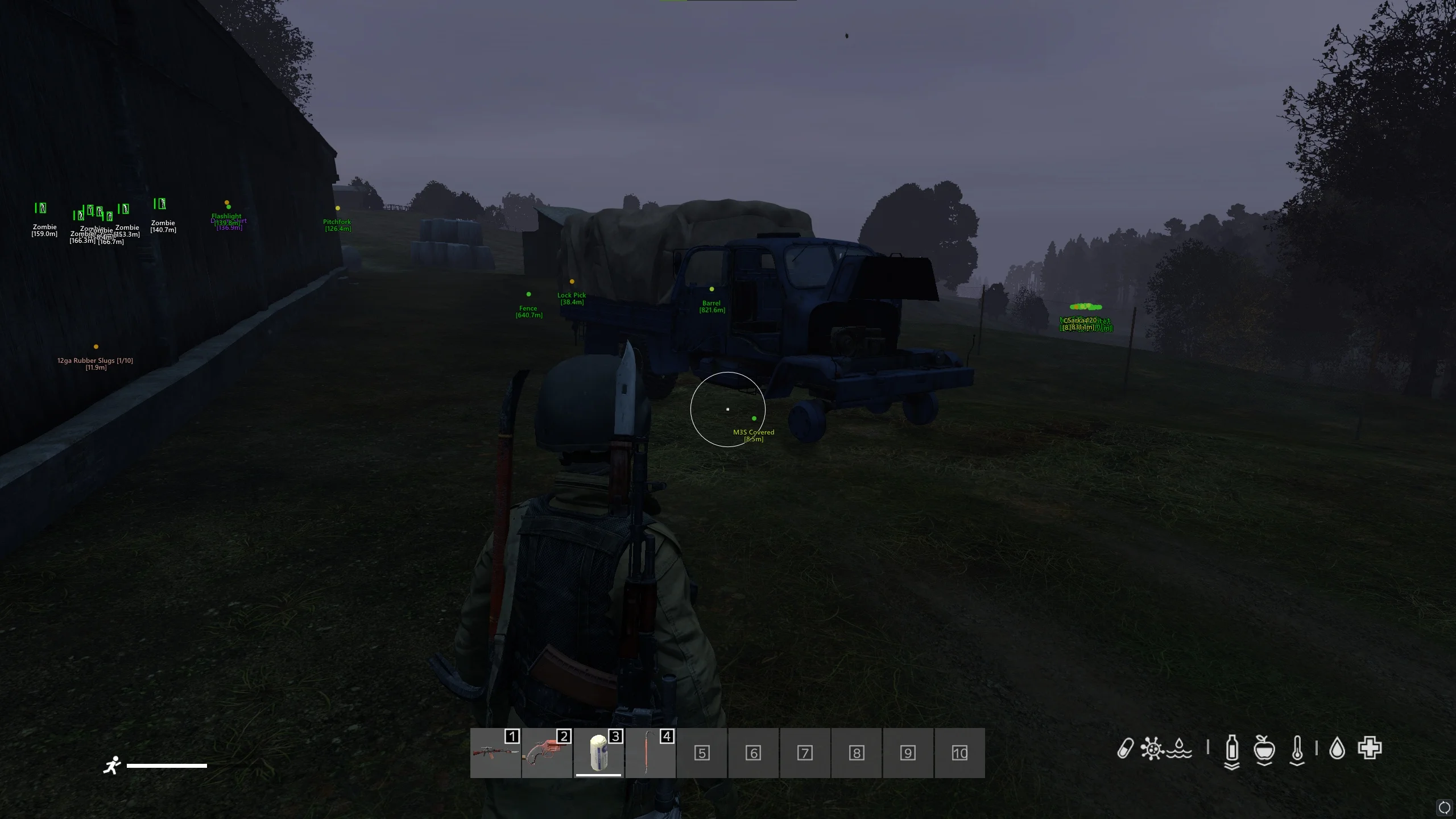Viewport: 1456px width, 819px height.
Task: Click empty hotbar slot 8
Action: (x=857, y=753)
